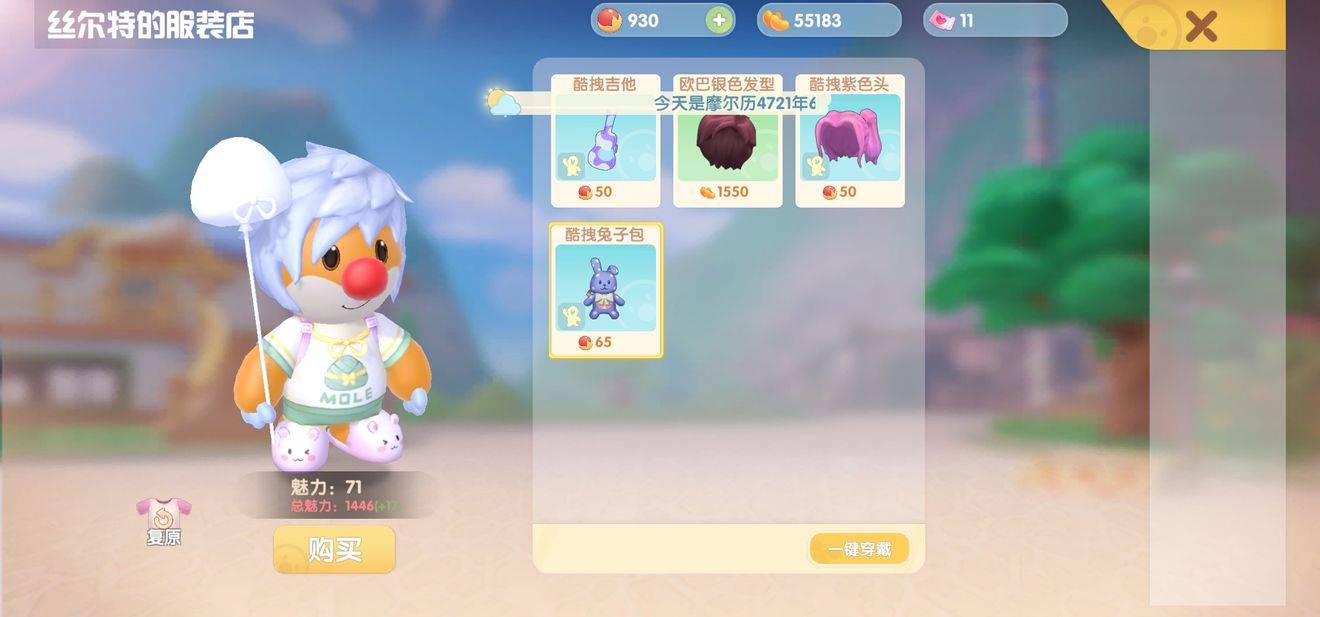Reset the outfit with 复原

pyautogui.click(x=163, y=521)
